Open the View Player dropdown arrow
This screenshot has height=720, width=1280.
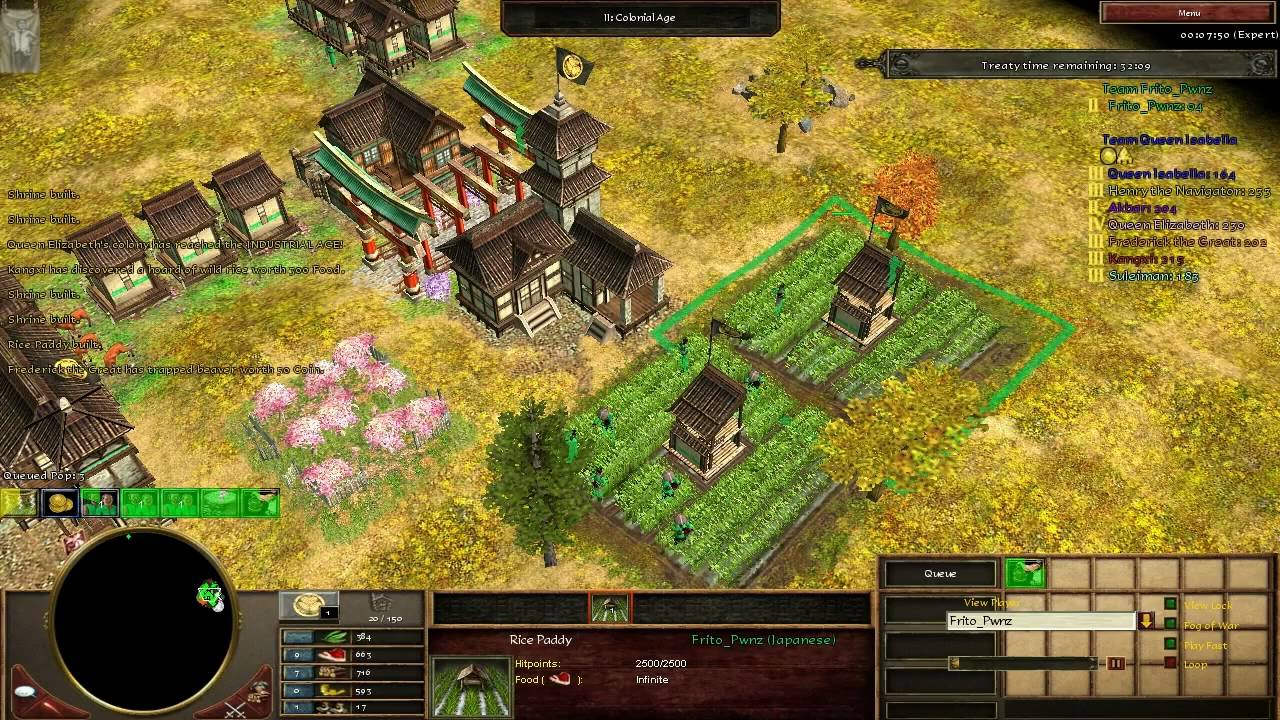point(1146,621)
